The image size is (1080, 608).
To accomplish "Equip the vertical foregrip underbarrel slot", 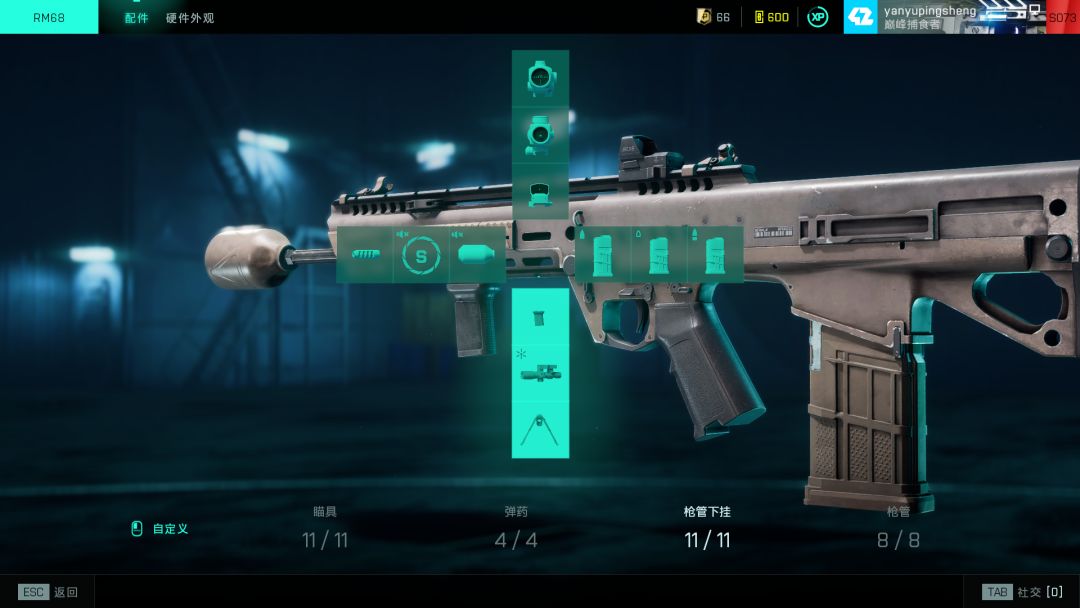I will (540, 317).
